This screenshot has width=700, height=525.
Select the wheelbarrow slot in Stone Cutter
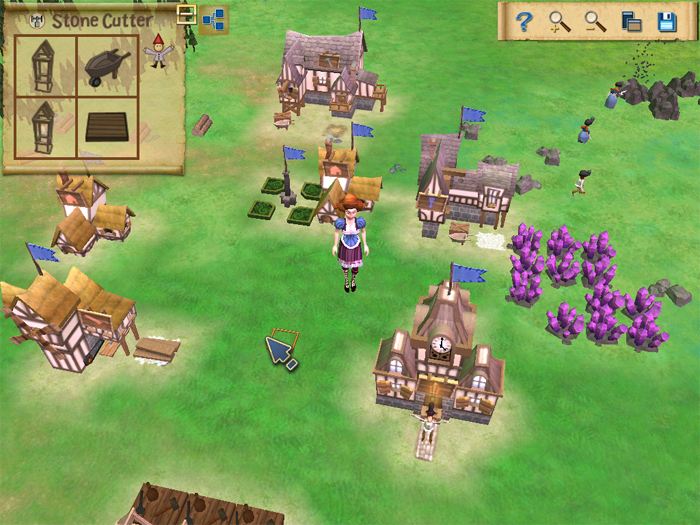point(108,66)
